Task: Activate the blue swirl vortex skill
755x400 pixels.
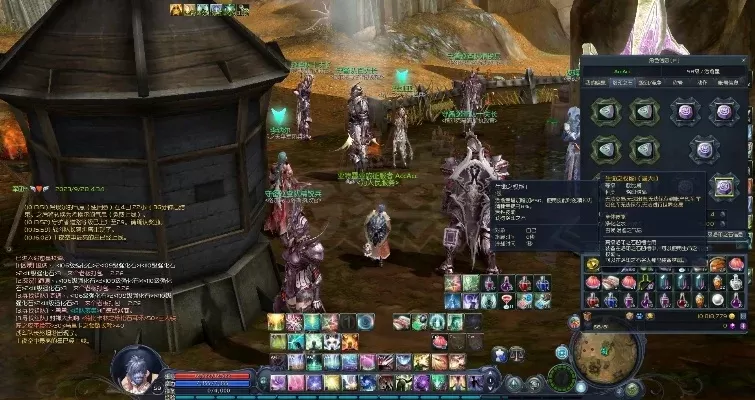Action: (x=366, y=321)
